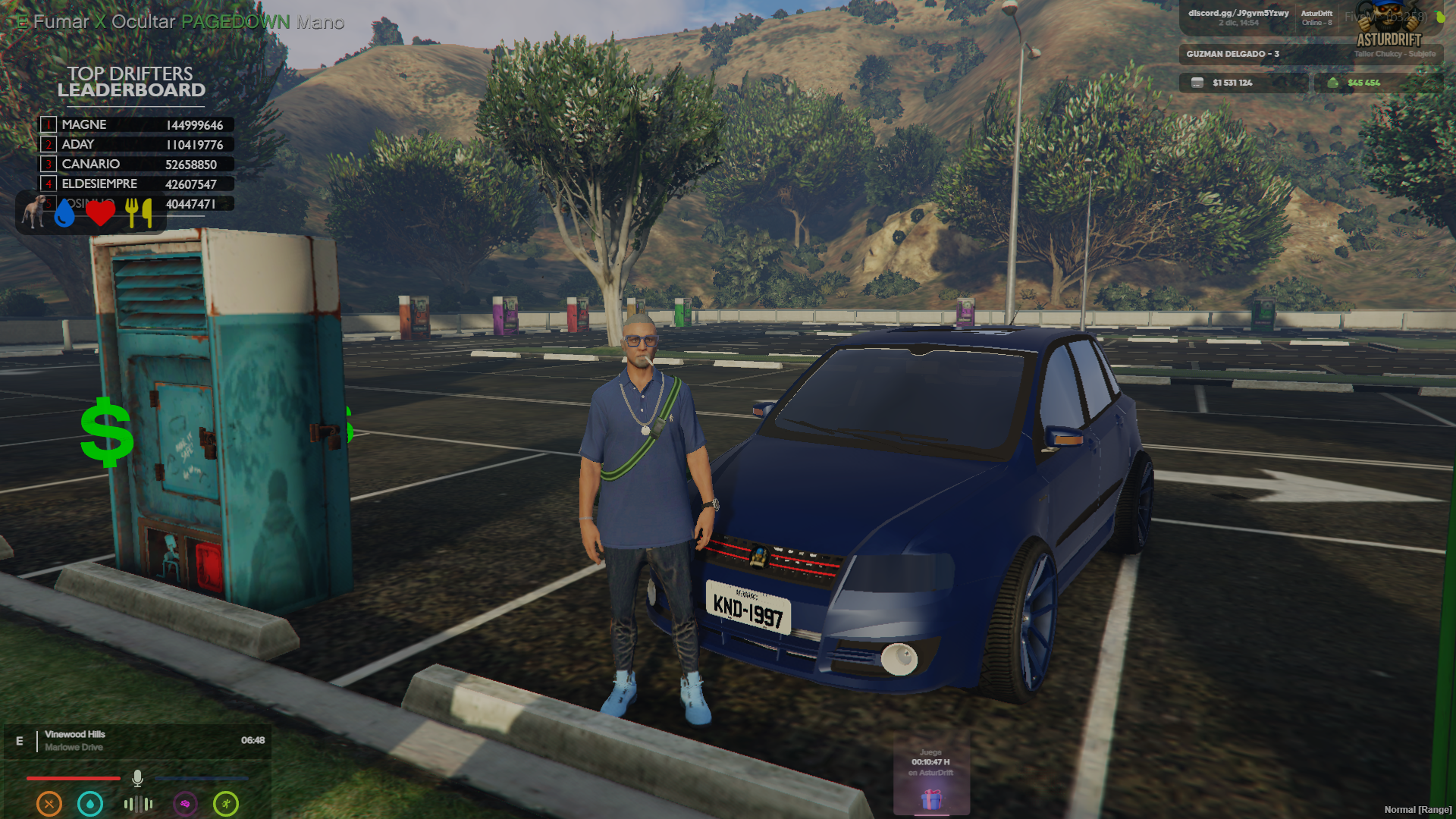Image resolution: width=1456 pixels, height=819 pixels.
Task: Click the AsturDrift skull server logo
Action: [x=1389, y=24]
